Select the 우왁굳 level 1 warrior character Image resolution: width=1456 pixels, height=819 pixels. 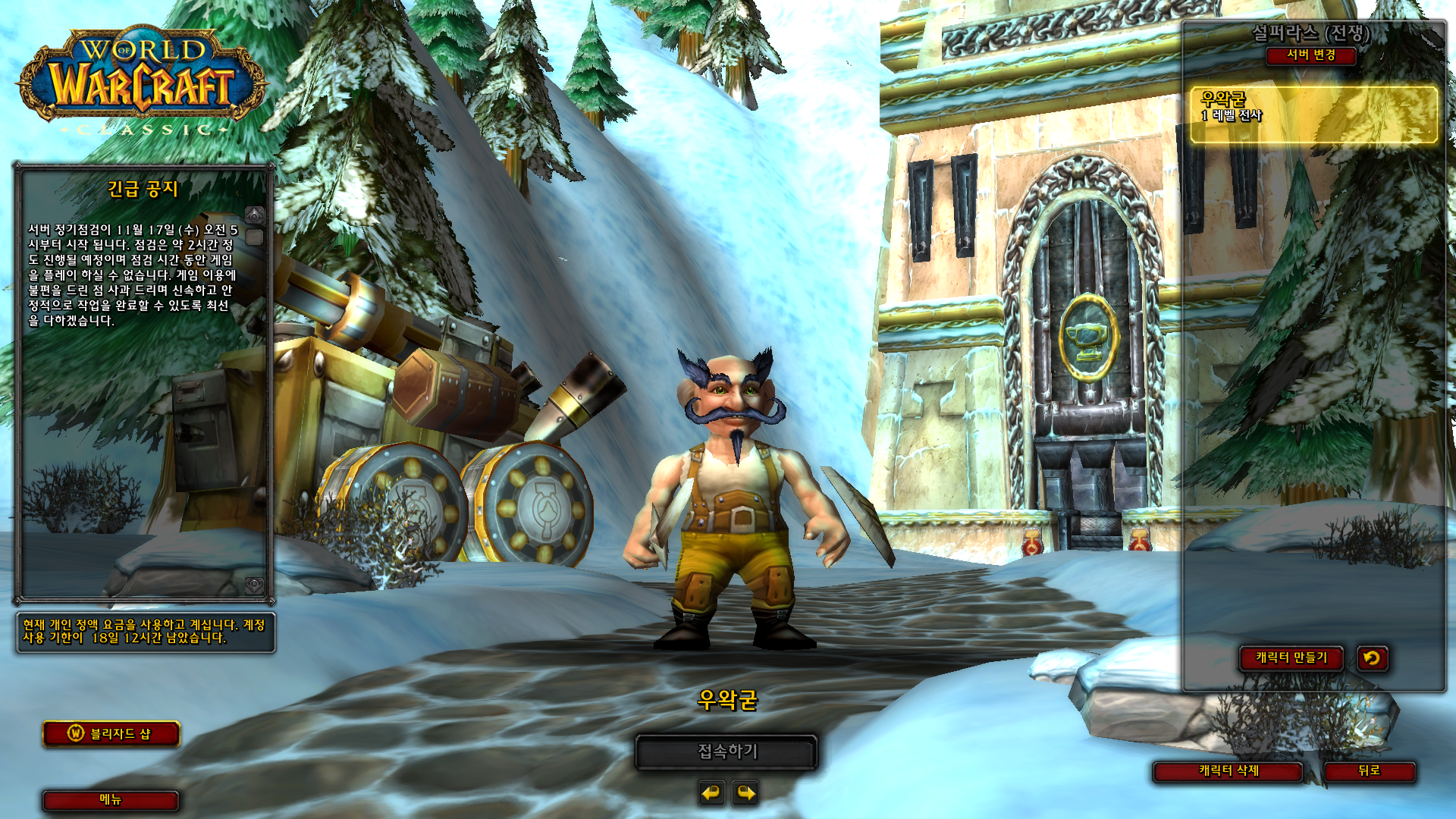(1313, 115)
